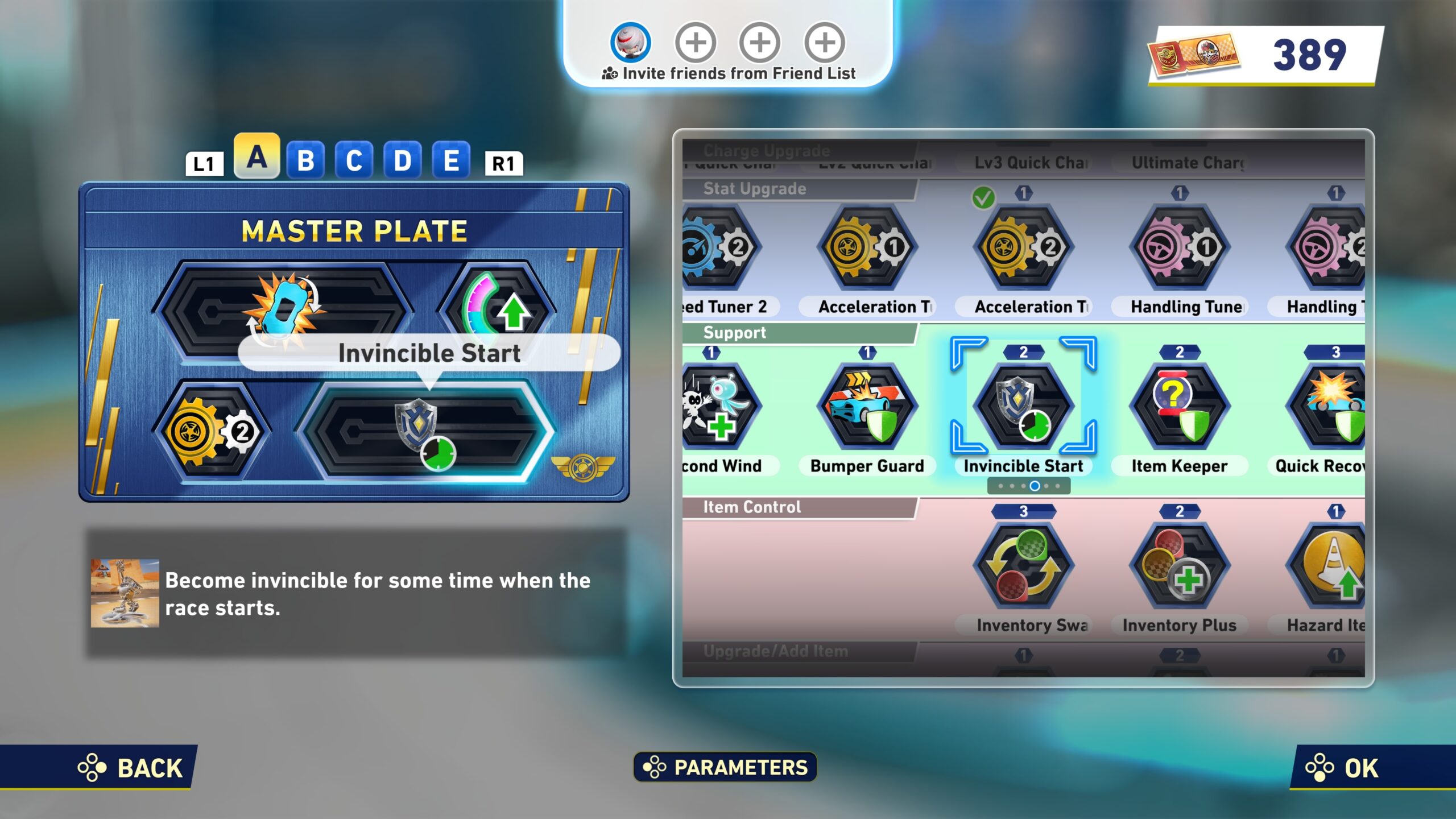Click the shield slot on Master Plate
The image size is (1456, 819).
424,433
